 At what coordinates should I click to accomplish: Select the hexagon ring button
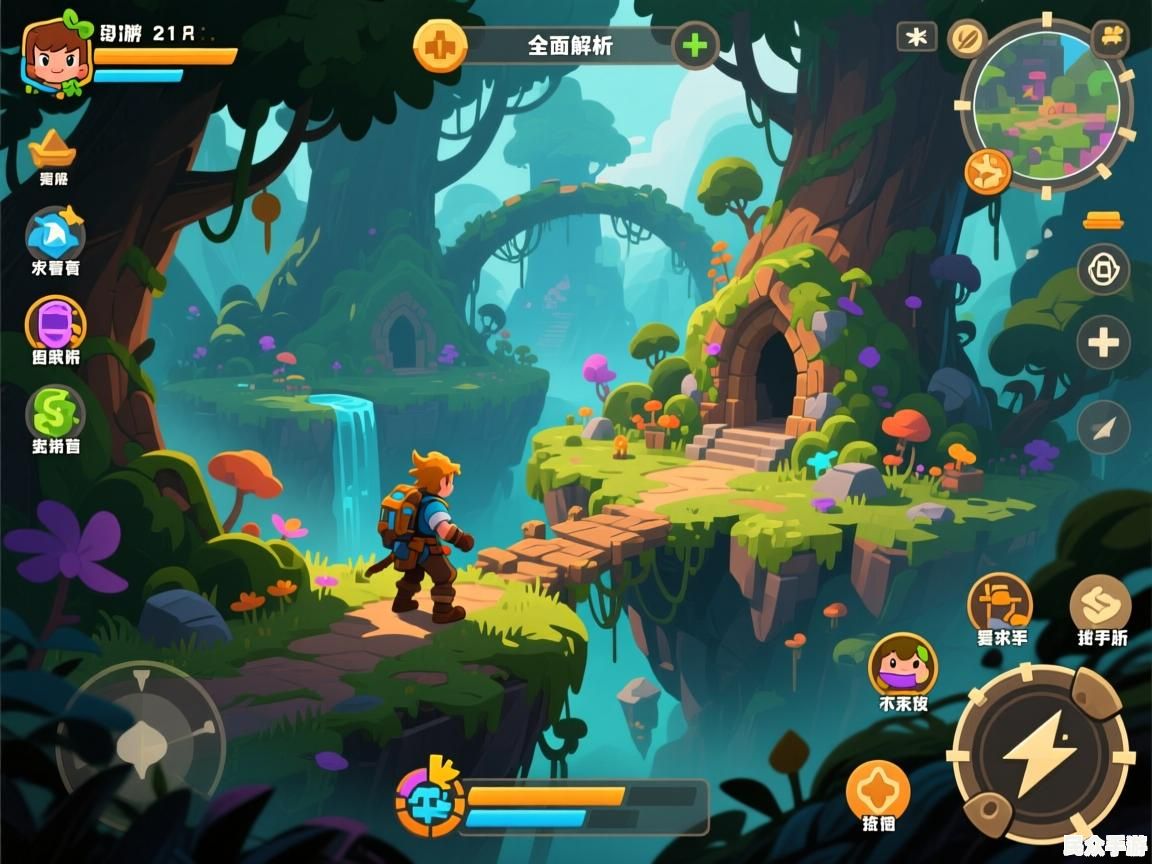click(1103, 269)
